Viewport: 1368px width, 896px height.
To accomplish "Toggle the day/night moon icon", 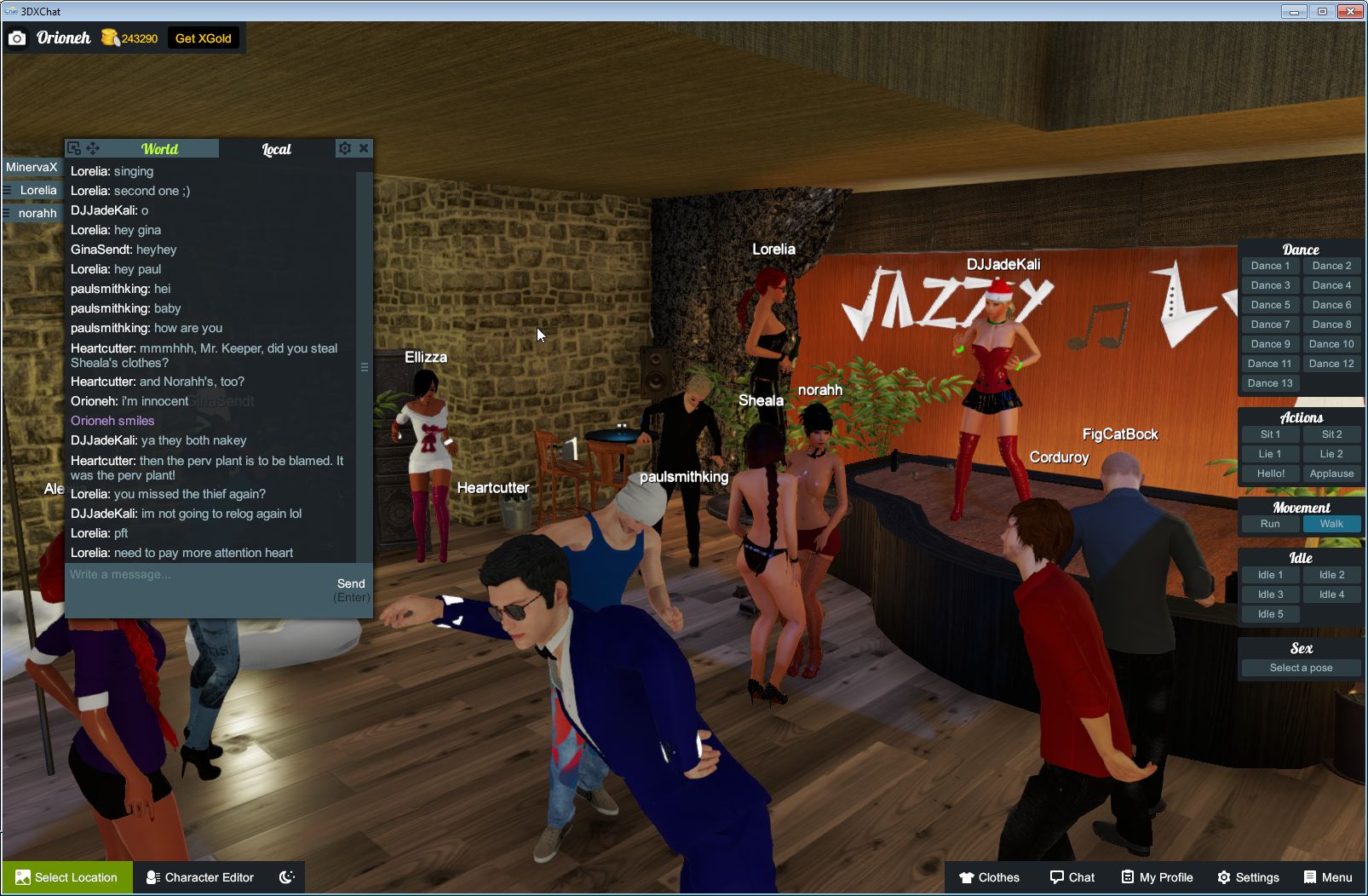I will coord(287,877).
